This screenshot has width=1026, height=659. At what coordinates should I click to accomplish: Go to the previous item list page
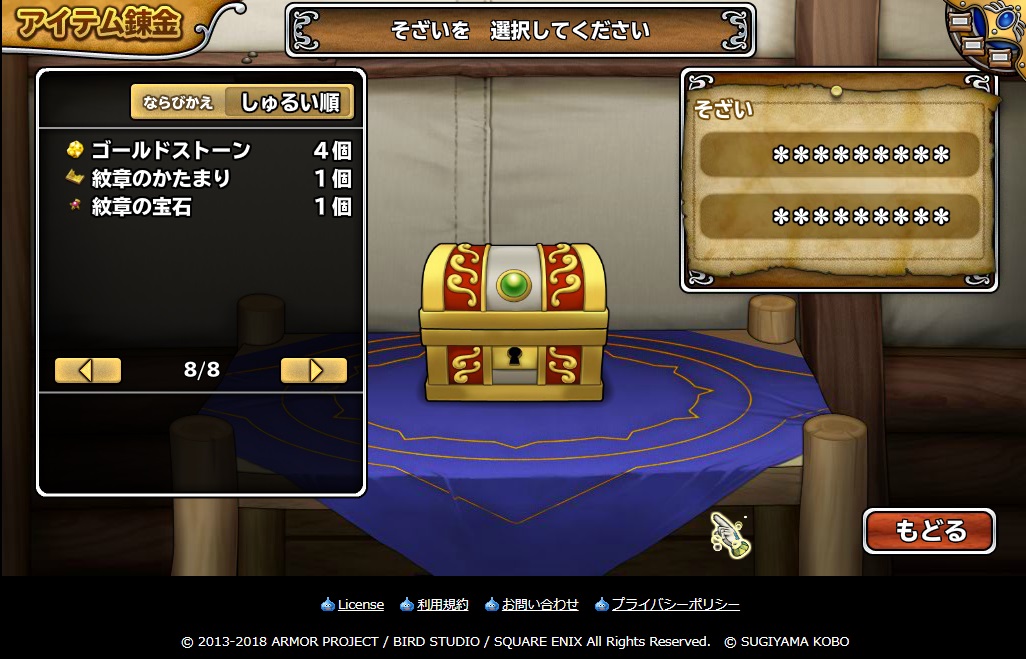88,370
